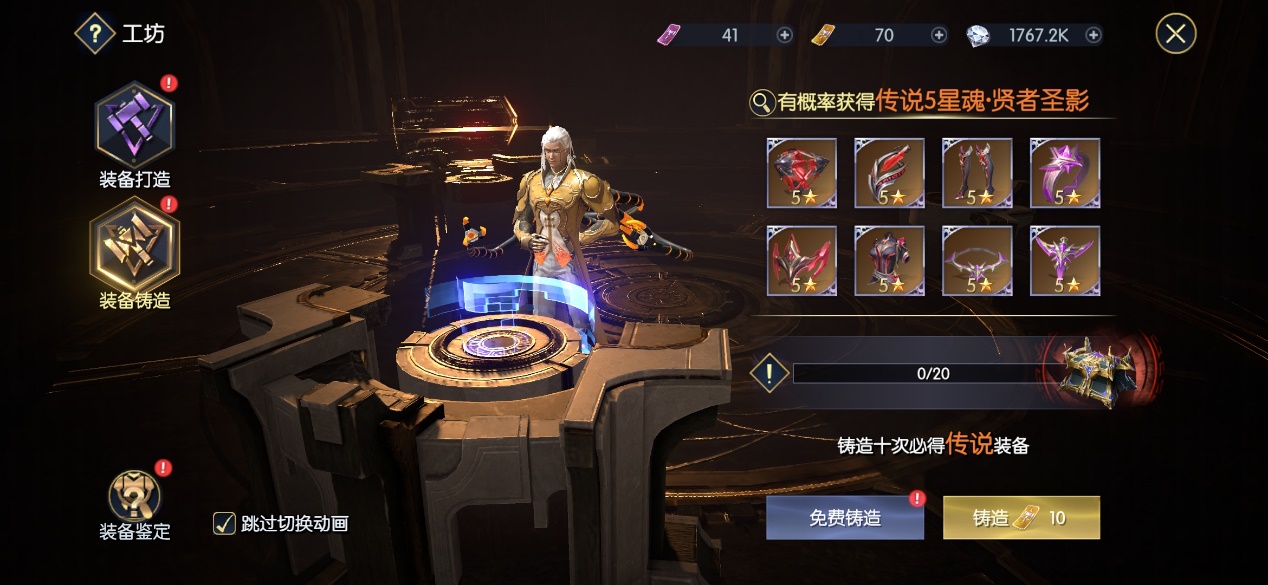Select the red leg armor 5-star item

point(977,173)
